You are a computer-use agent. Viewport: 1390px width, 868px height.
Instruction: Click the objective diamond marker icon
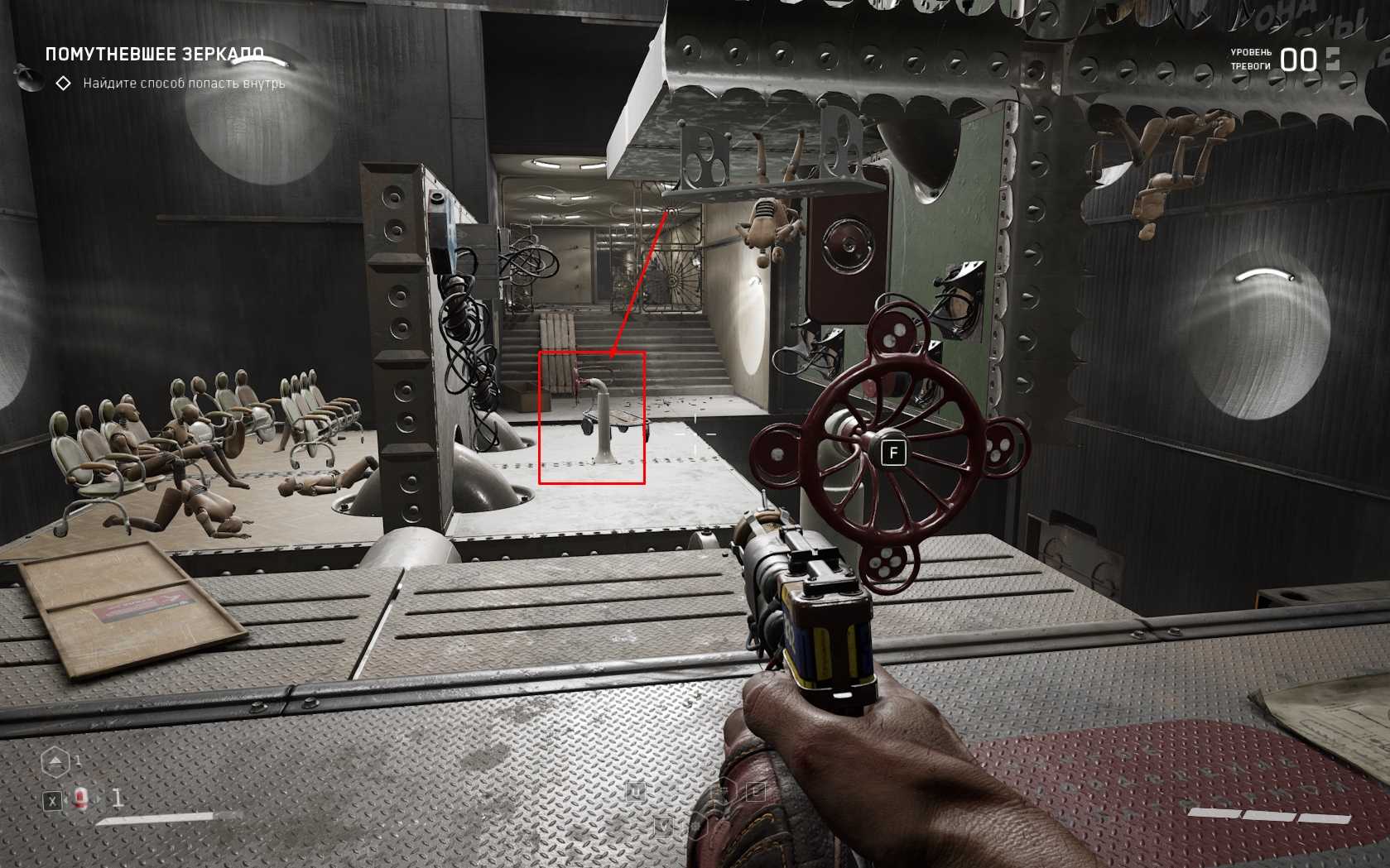pos(63,84)
